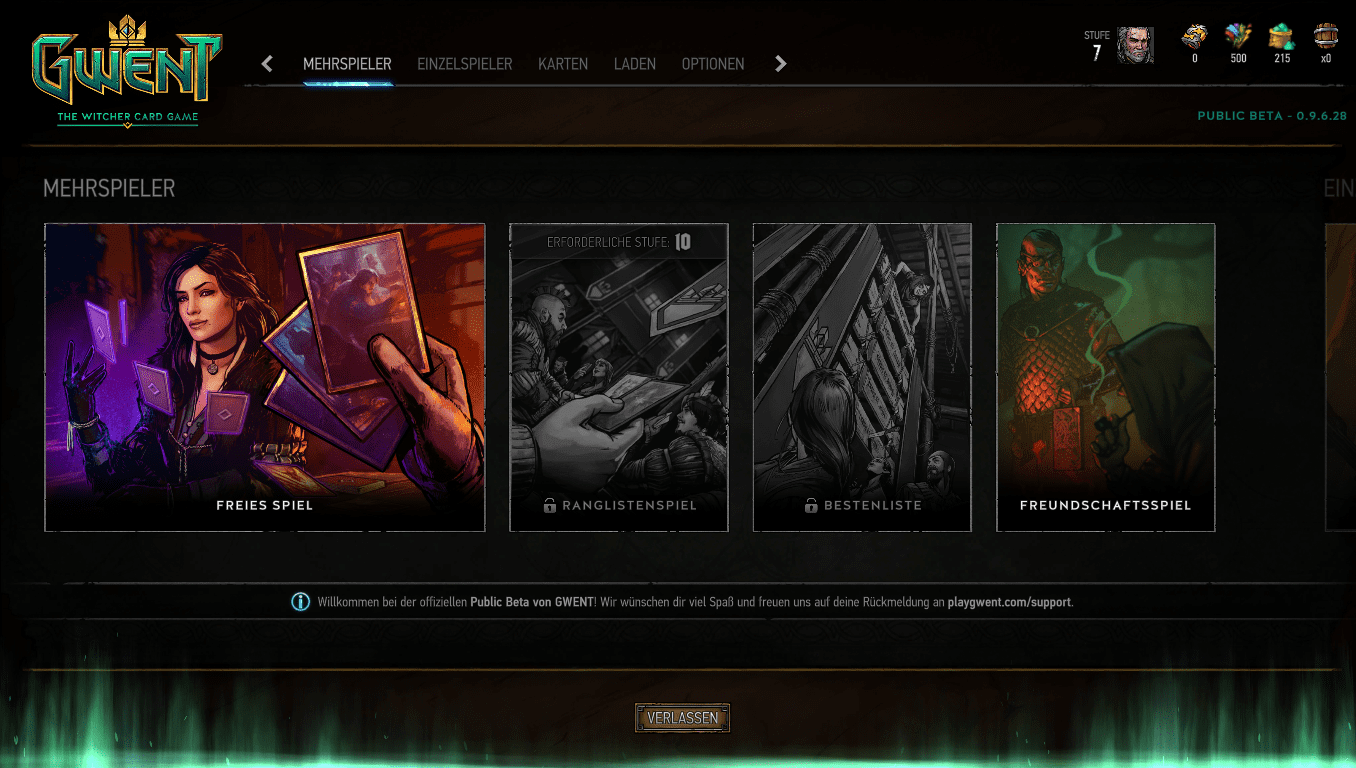Click the scraps currency icon

[x=1238, y=38]
